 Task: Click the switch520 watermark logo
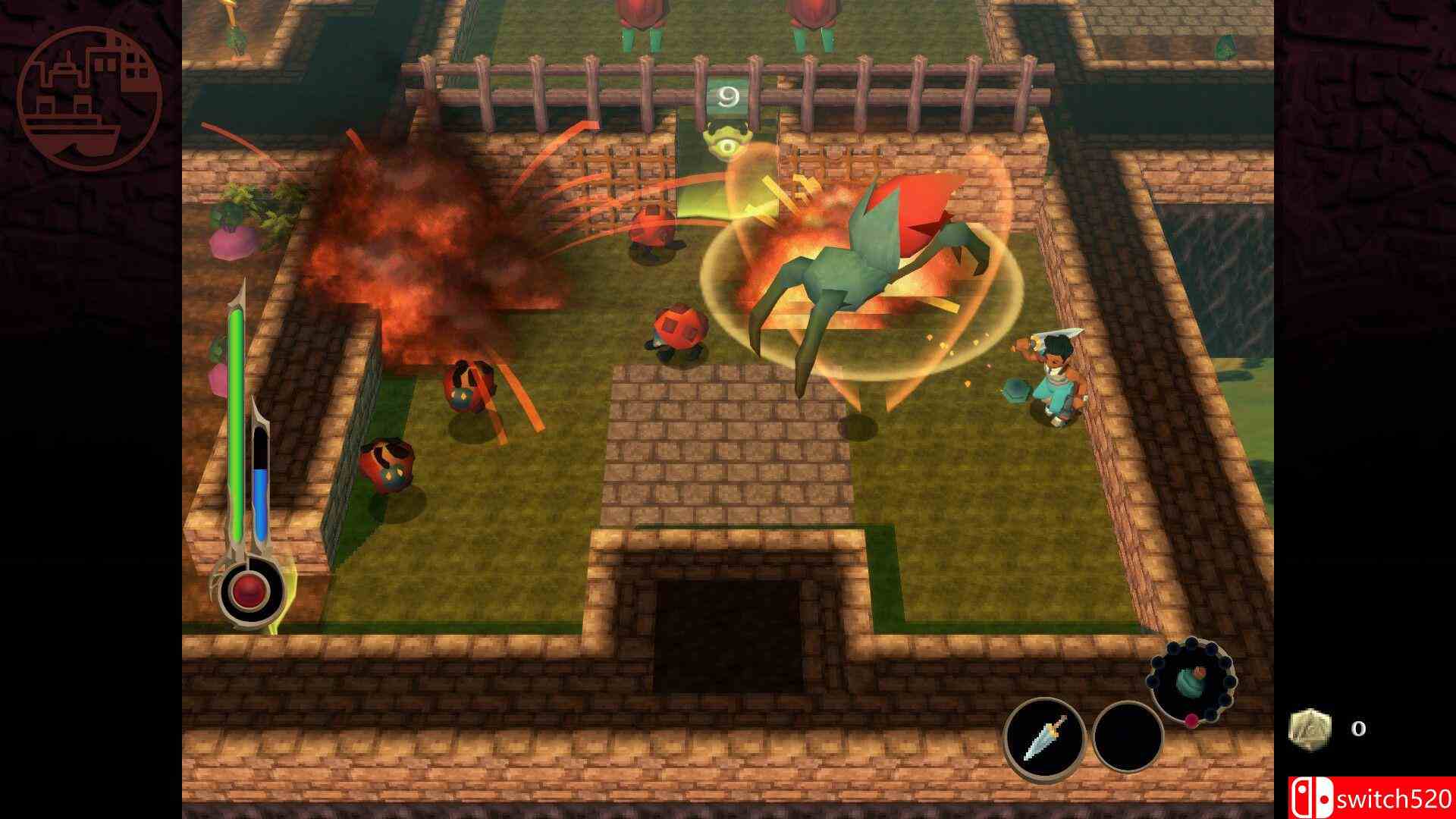click(x=1371, y=798)
